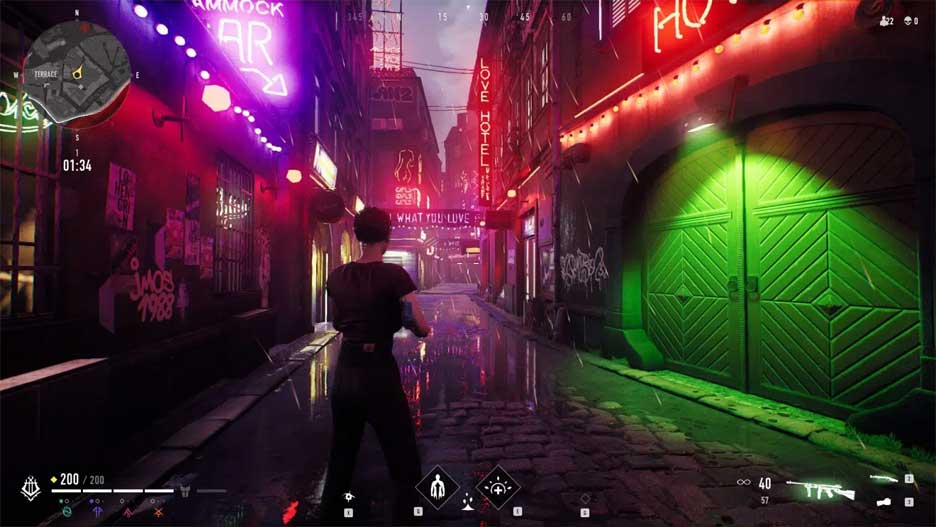Click the clan crest emblem icon
The image size is (936, 527).
(30, 488)
